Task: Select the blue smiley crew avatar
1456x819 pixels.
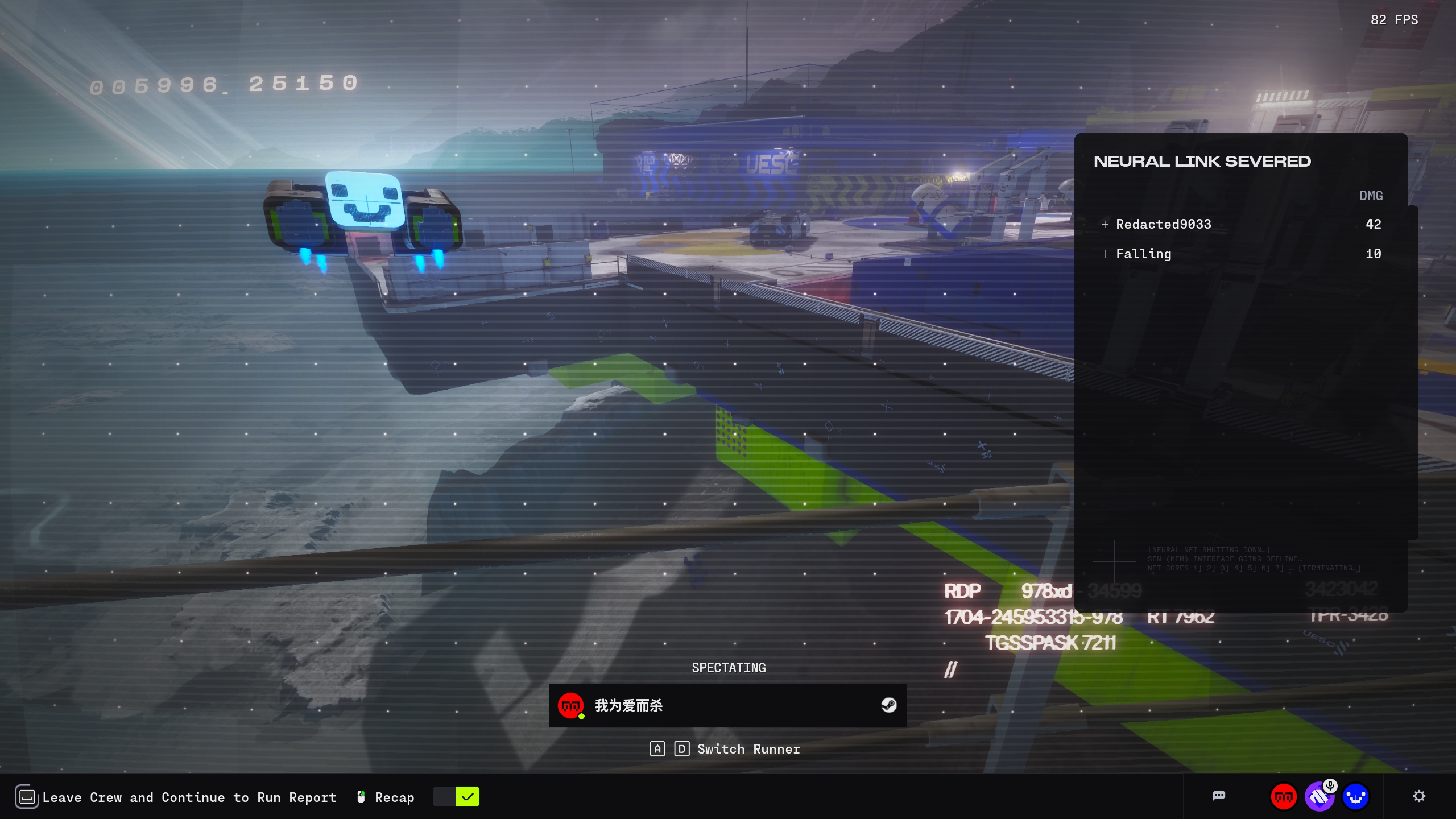Action: point(1356,797)
